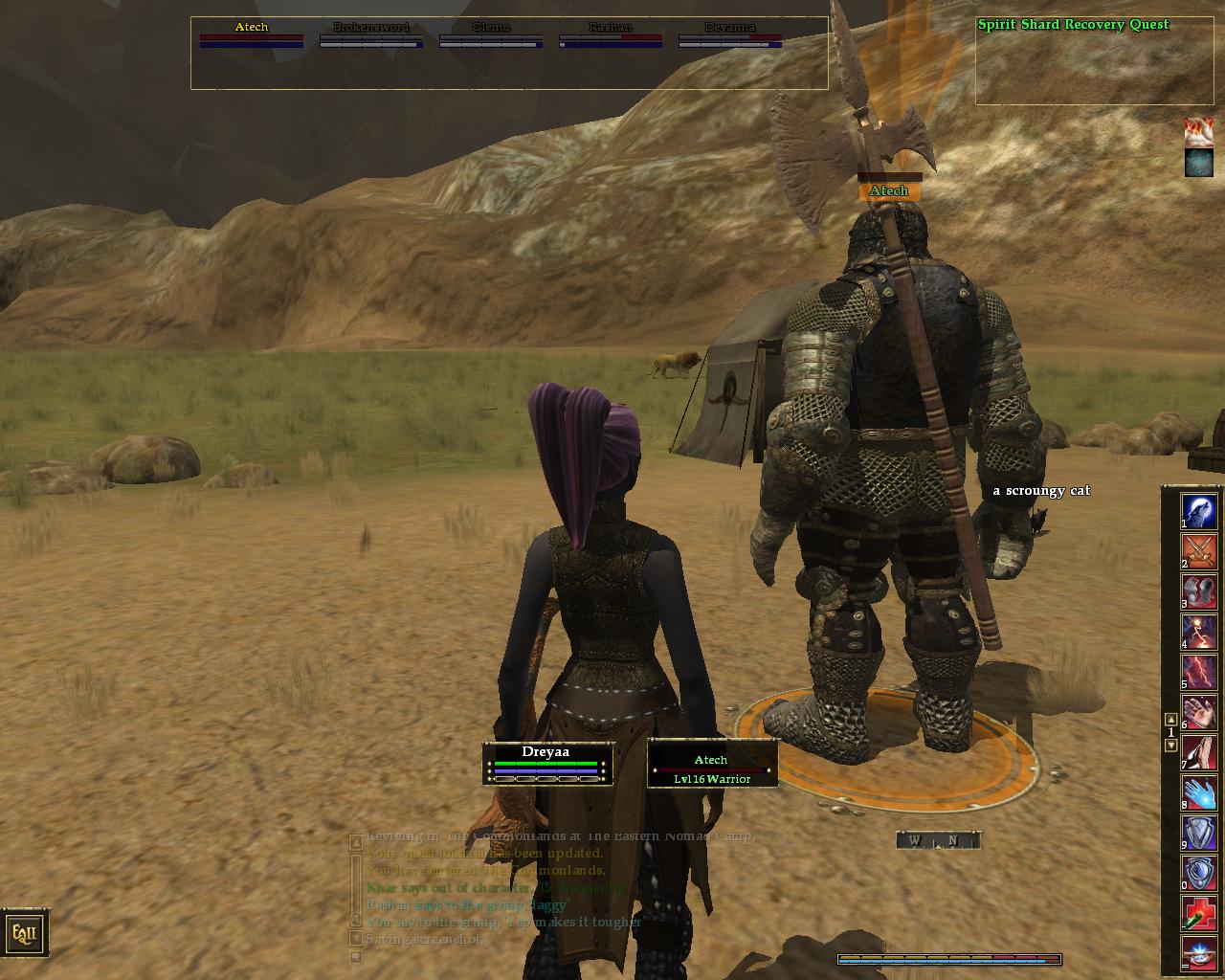Screen dimensions: 1225x980
Task: Click the Atech target window
Action: 712,763
